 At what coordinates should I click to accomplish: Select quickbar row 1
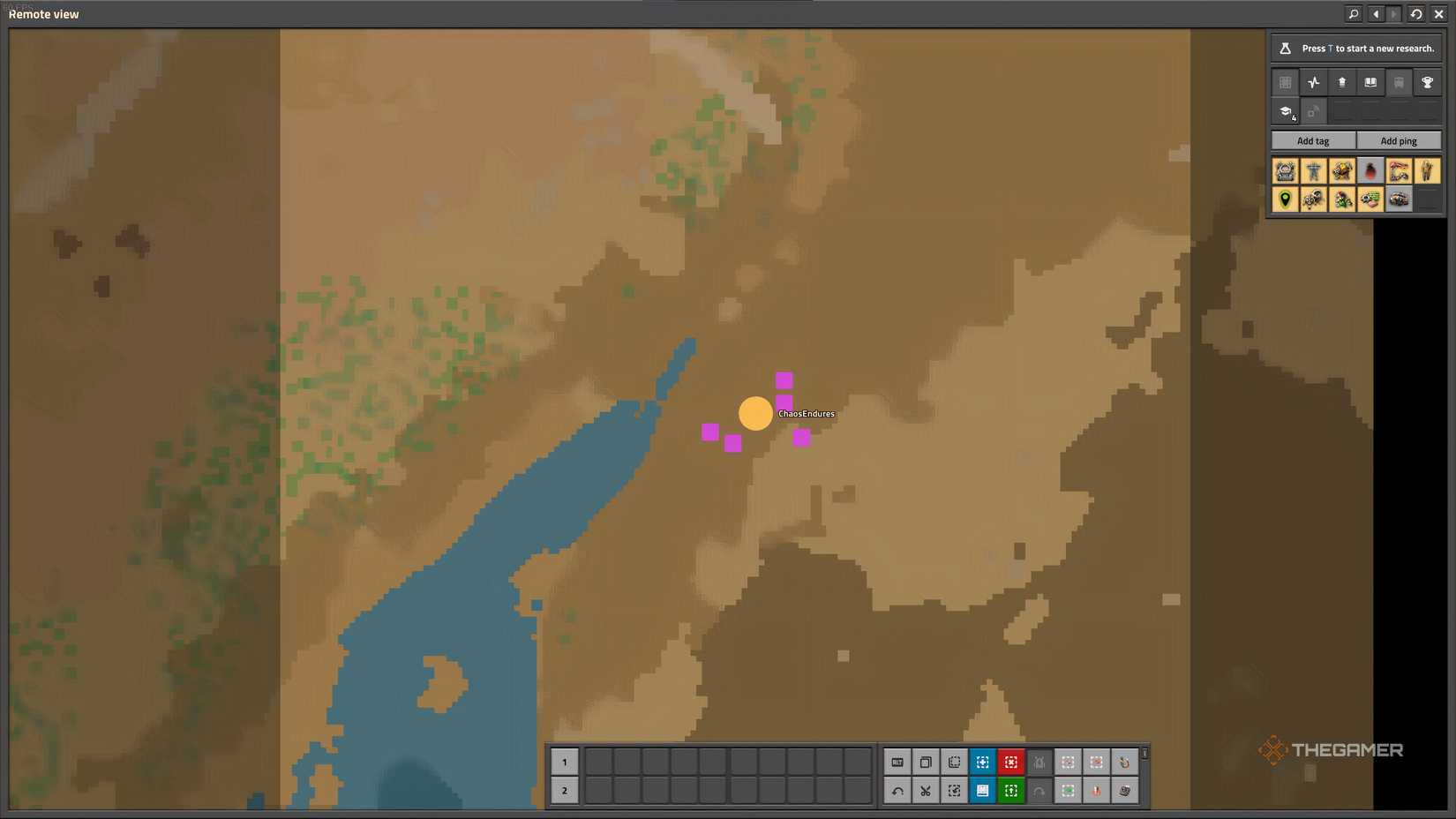pyautogui.click(x=565, y=762)
